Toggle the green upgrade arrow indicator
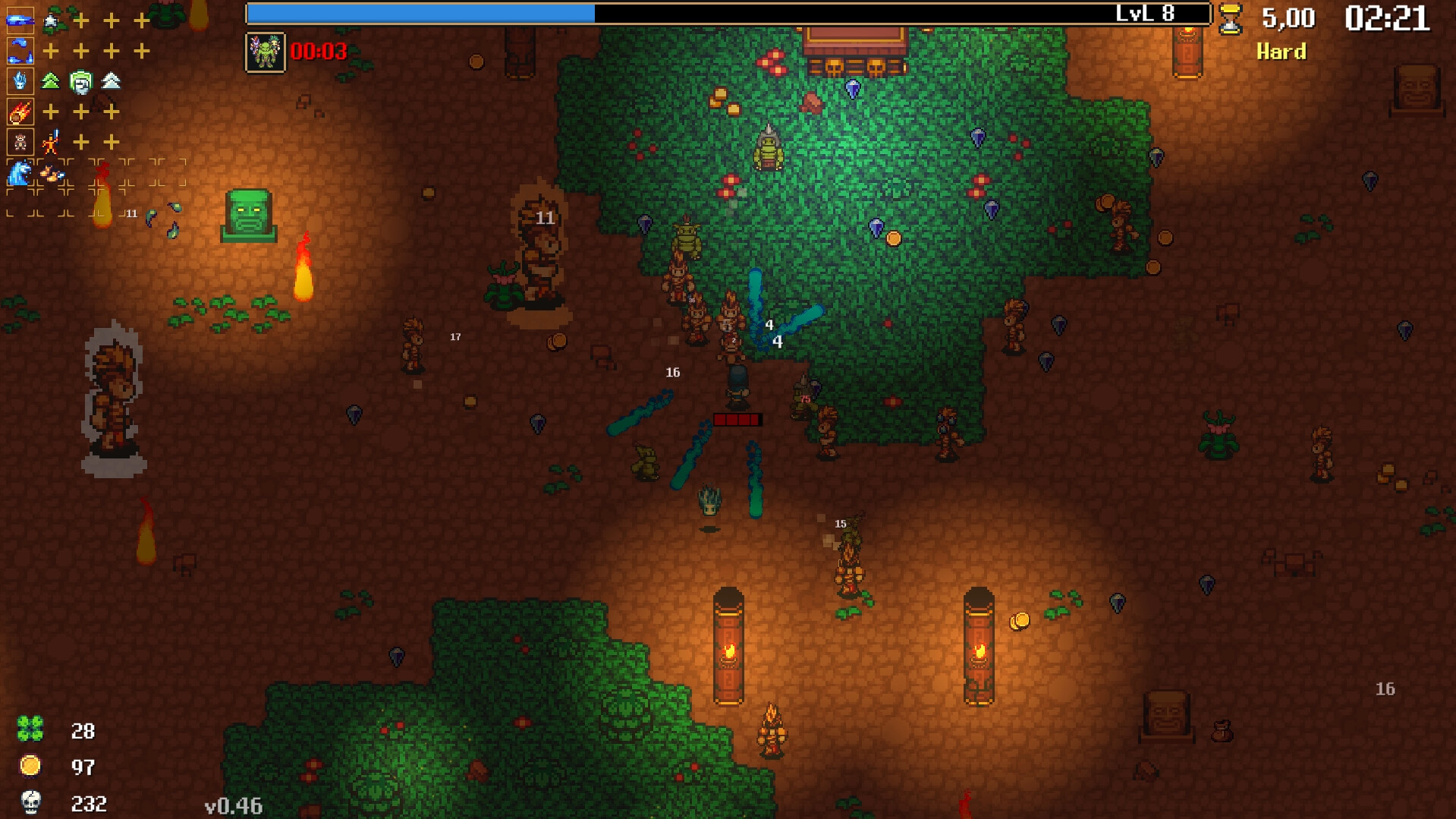 (49, 81)
